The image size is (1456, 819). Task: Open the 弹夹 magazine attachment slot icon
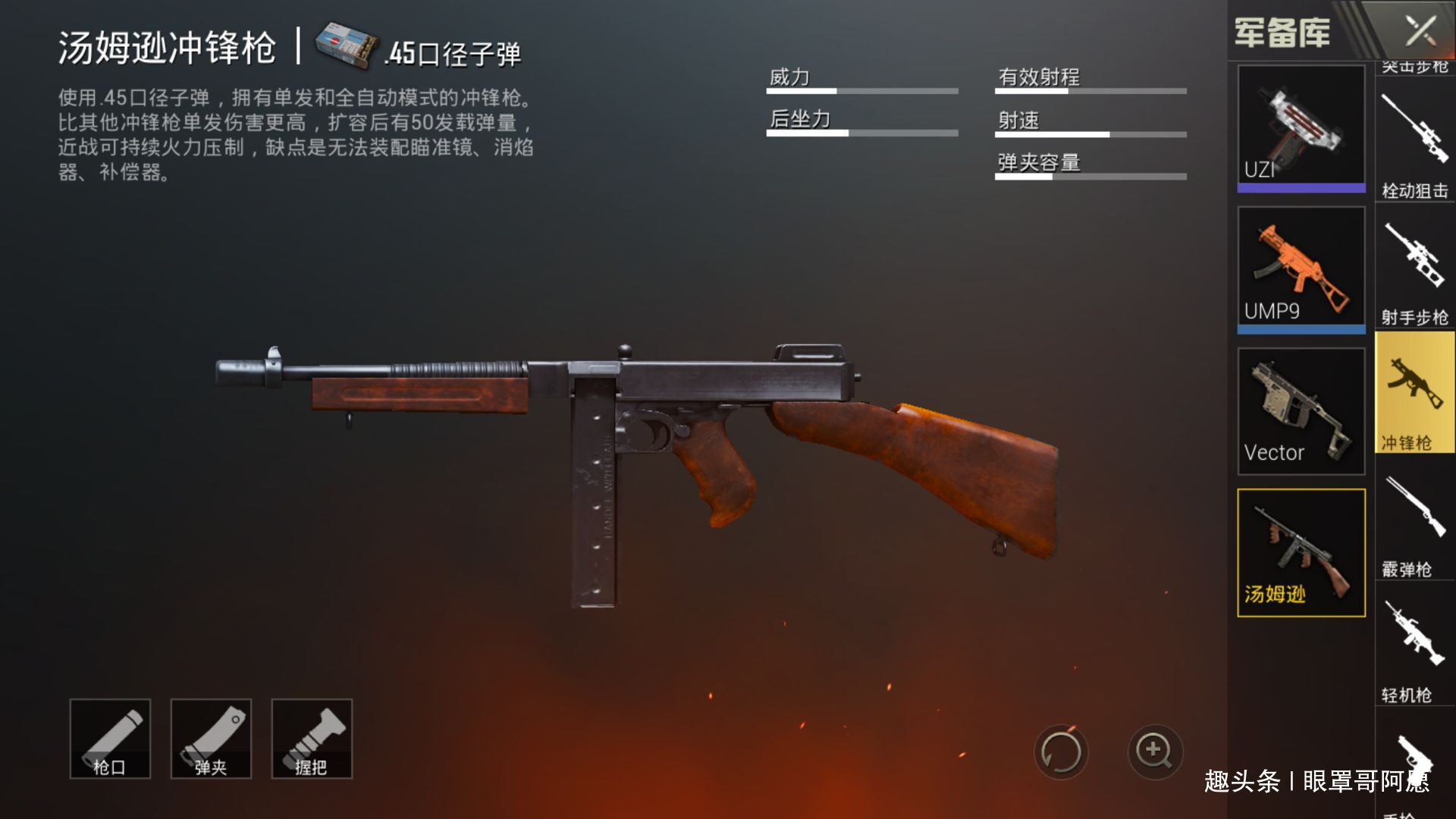(211, 739)
